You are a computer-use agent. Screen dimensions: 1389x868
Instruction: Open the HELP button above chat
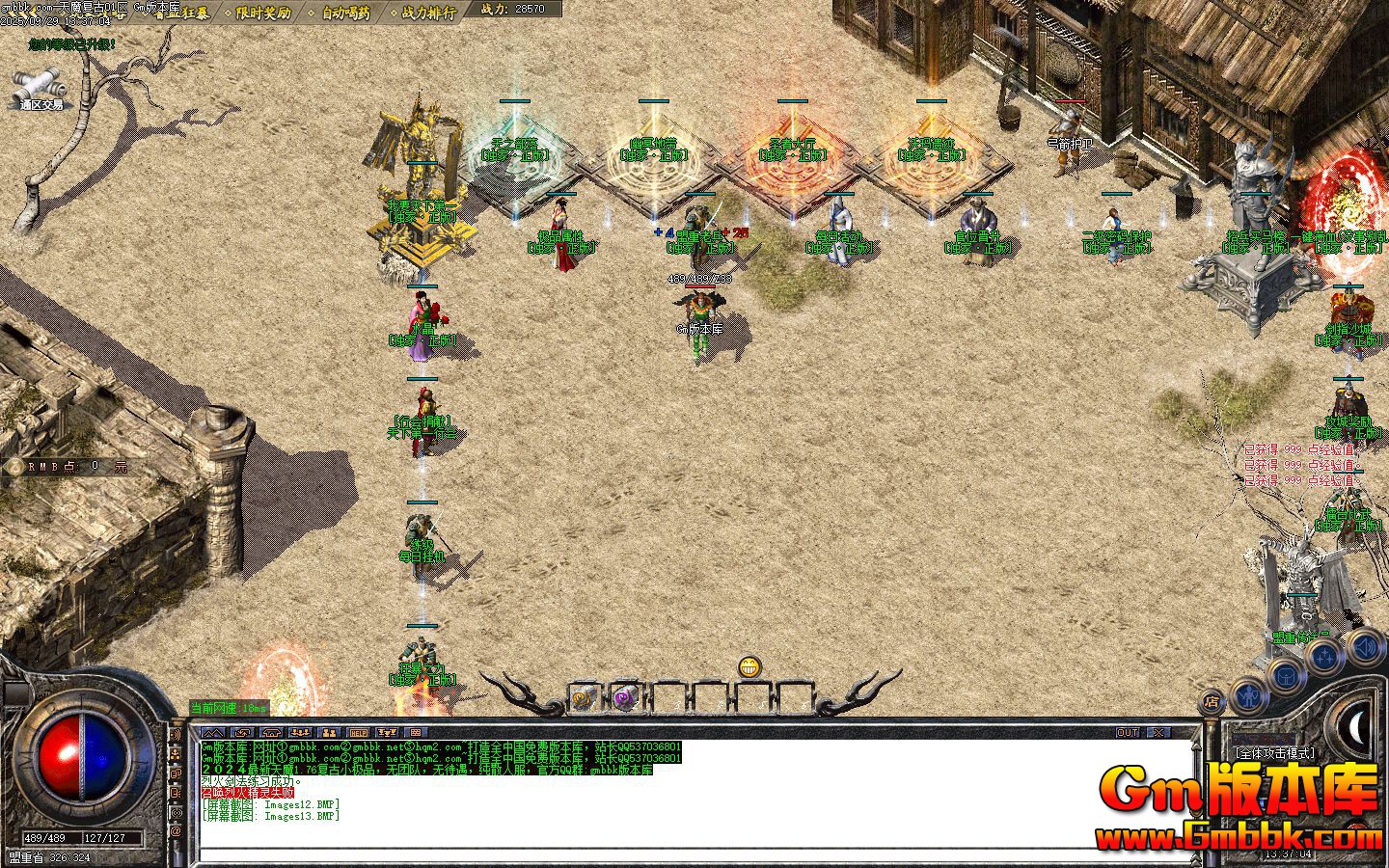(358, 733)
